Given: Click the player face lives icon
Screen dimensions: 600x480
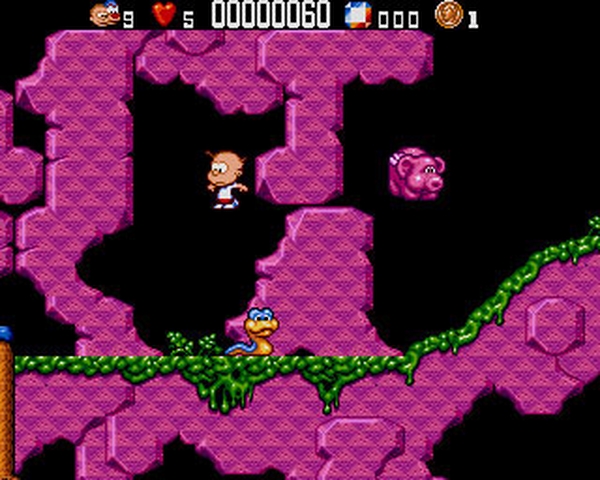Looking at the screenshot, I should click(x=104, y=14).
